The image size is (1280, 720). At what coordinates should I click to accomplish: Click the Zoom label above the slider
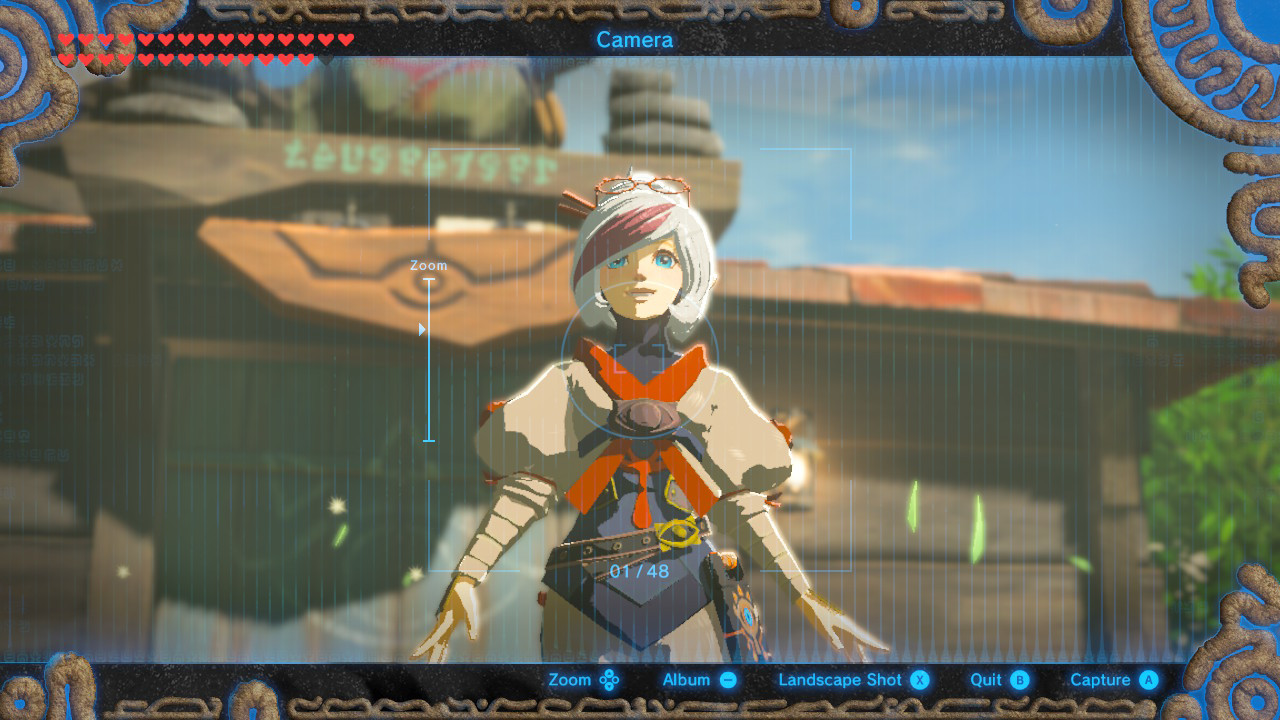427,266
